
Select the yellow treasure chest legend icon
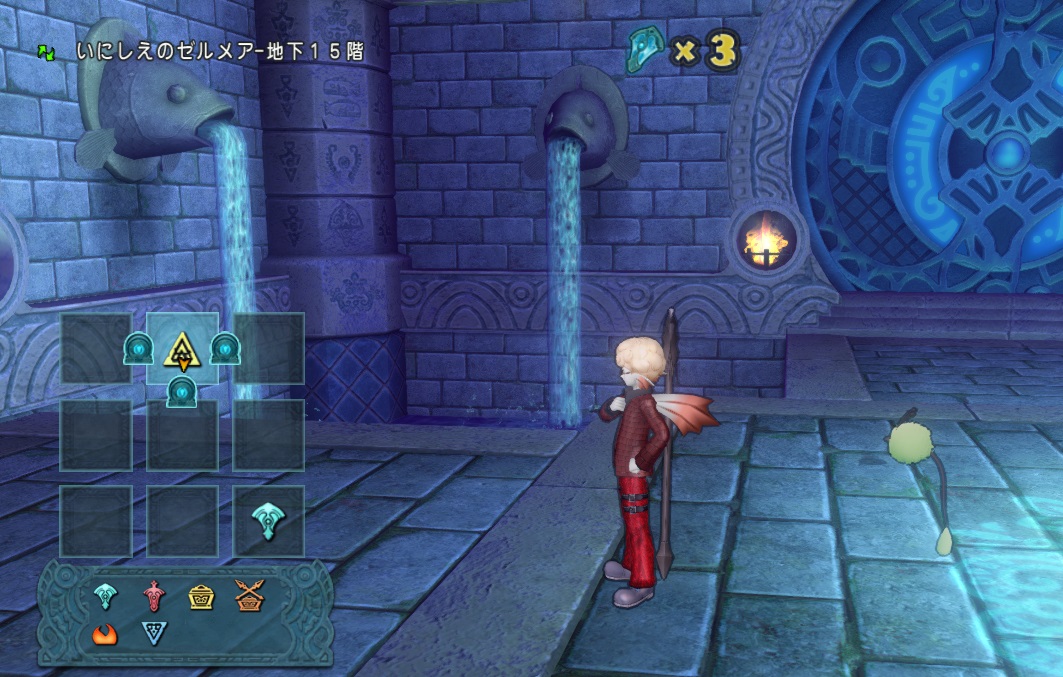click(201, 596)
